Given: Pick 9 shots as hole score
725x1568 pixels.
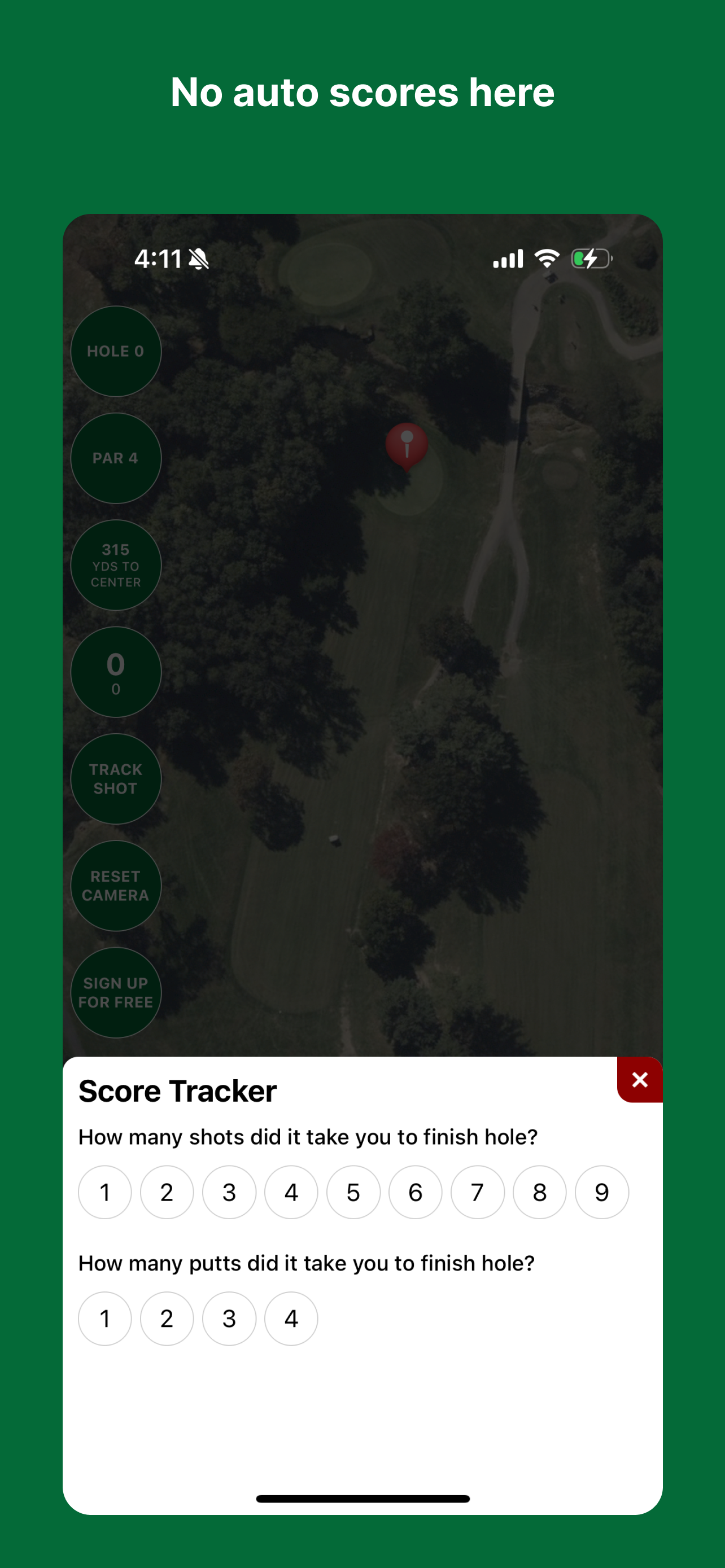Looking at the screenshot, I should (x=601, y=1192).
